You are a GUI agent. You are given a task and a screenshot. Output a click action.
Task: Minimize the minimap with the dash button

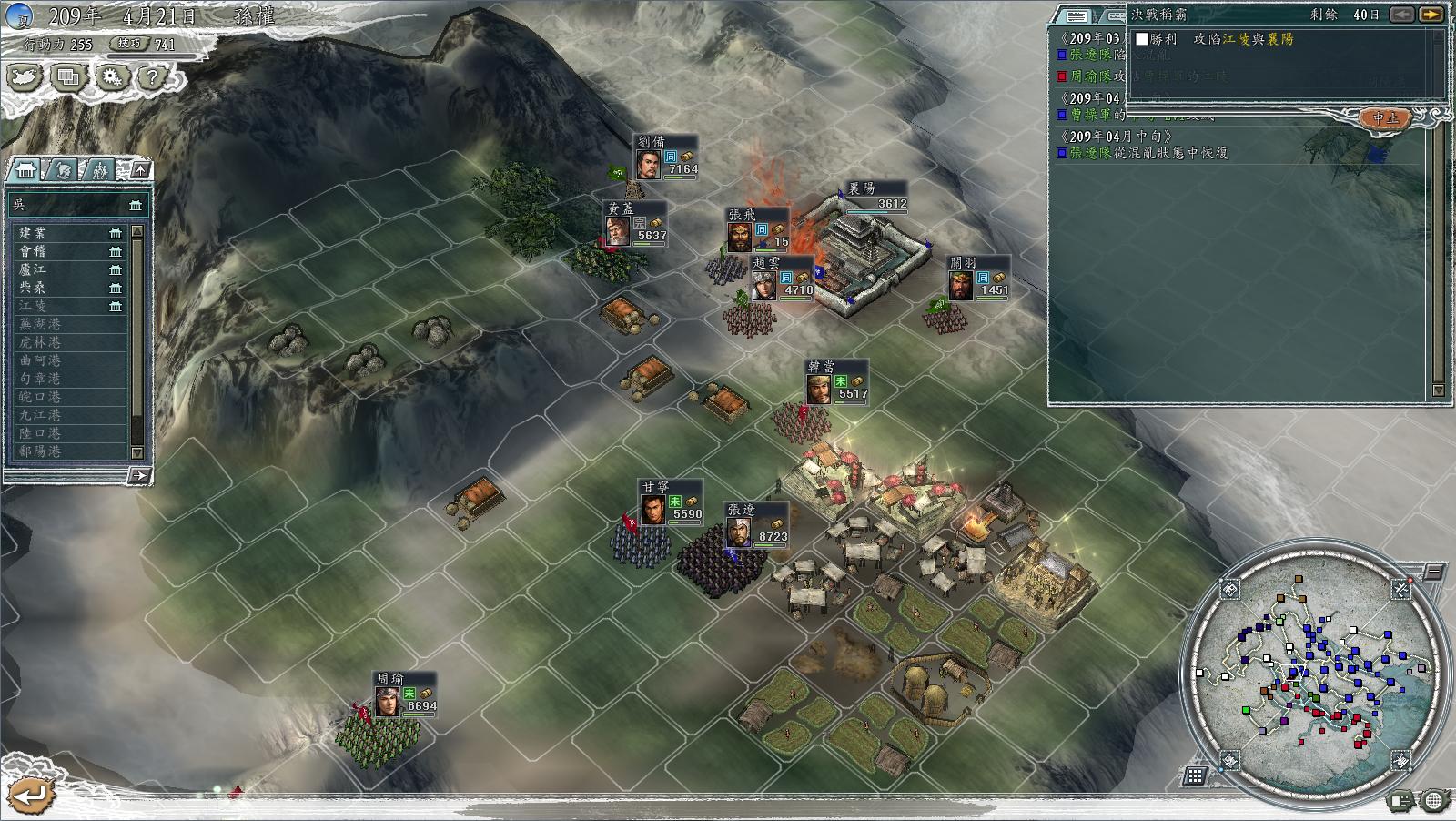click(x=1433, y=572)
